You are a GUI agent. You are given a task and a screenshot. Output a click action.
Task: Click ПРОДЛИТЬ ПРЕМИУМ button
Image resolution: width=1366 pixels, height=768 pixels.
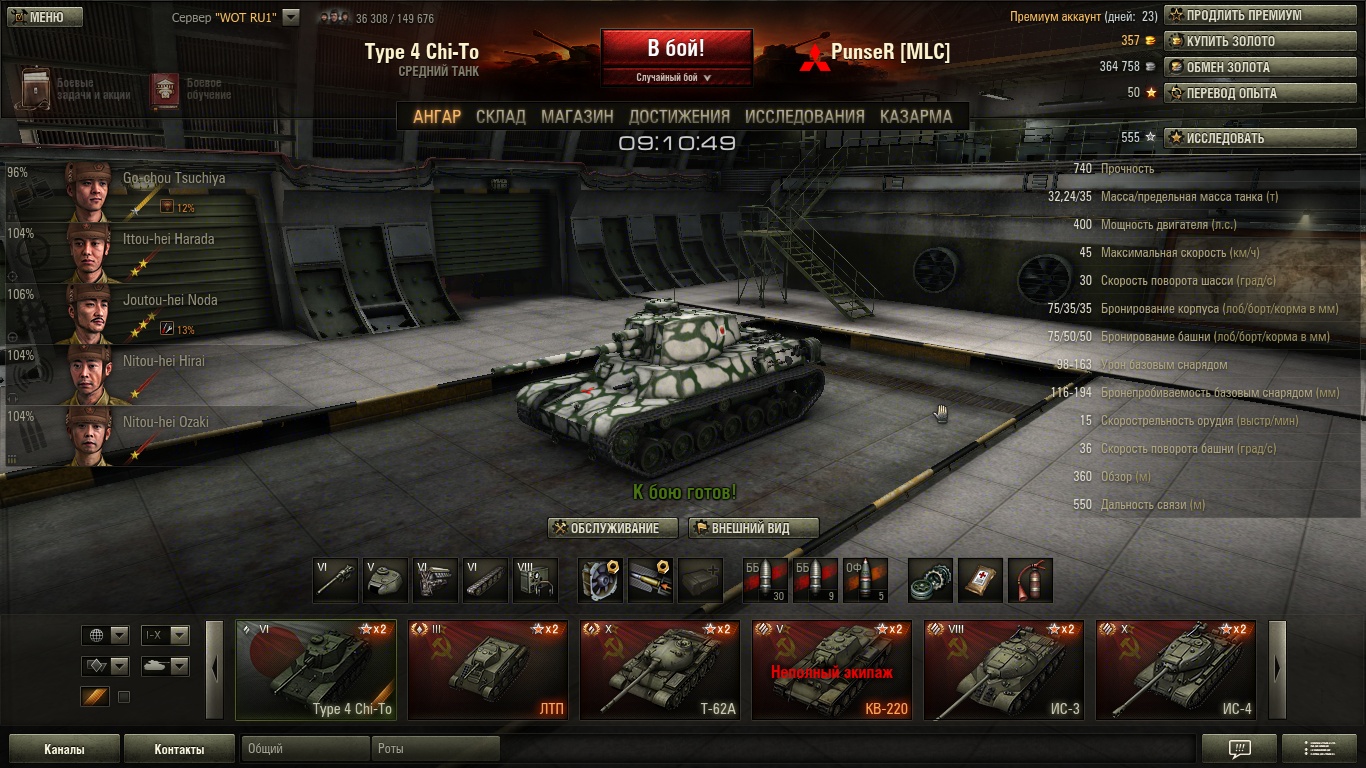(x=1259, y=16)
